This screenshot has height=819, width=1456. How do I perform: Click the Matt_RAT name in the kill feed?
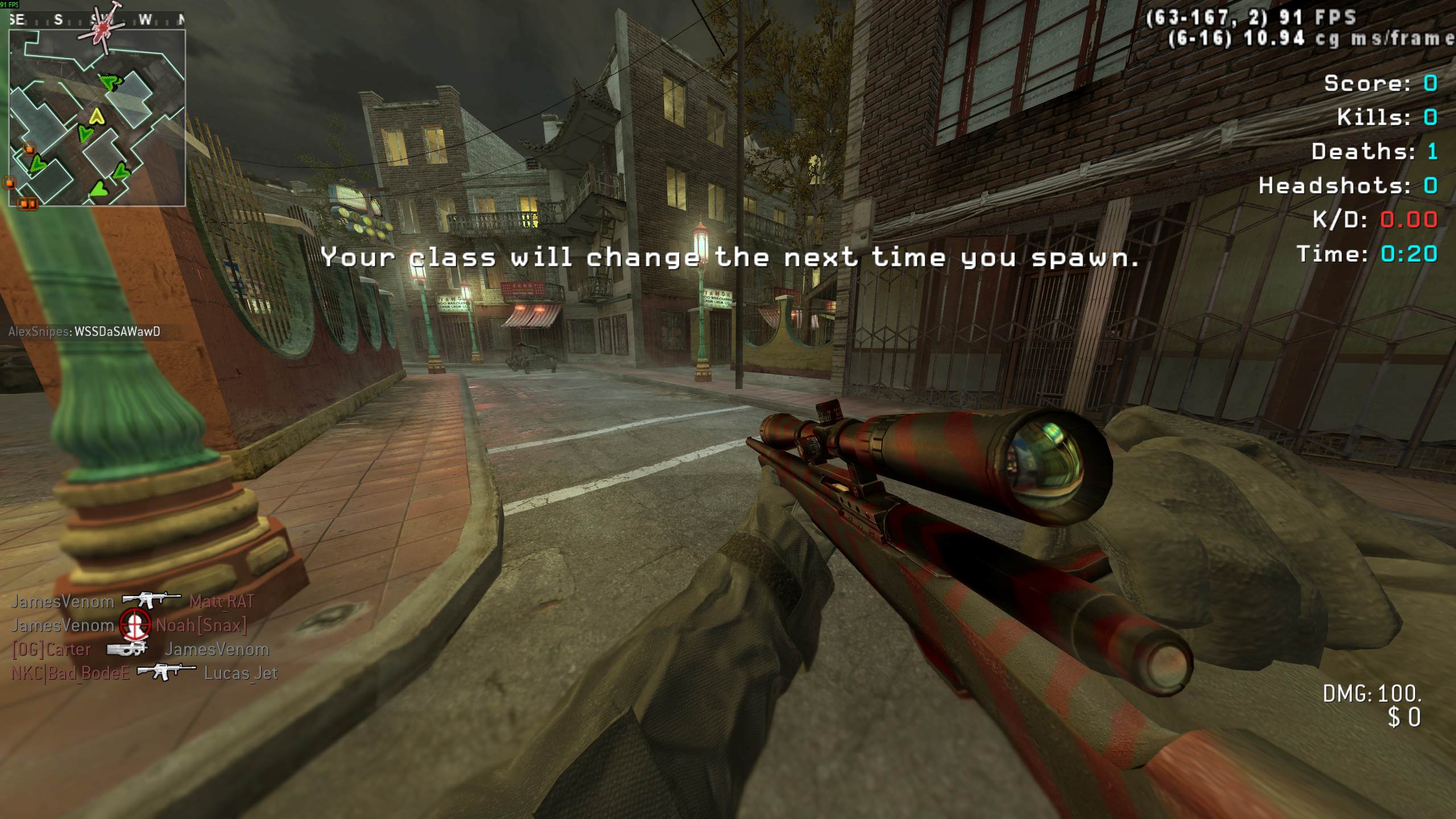(x=221, y=601)
